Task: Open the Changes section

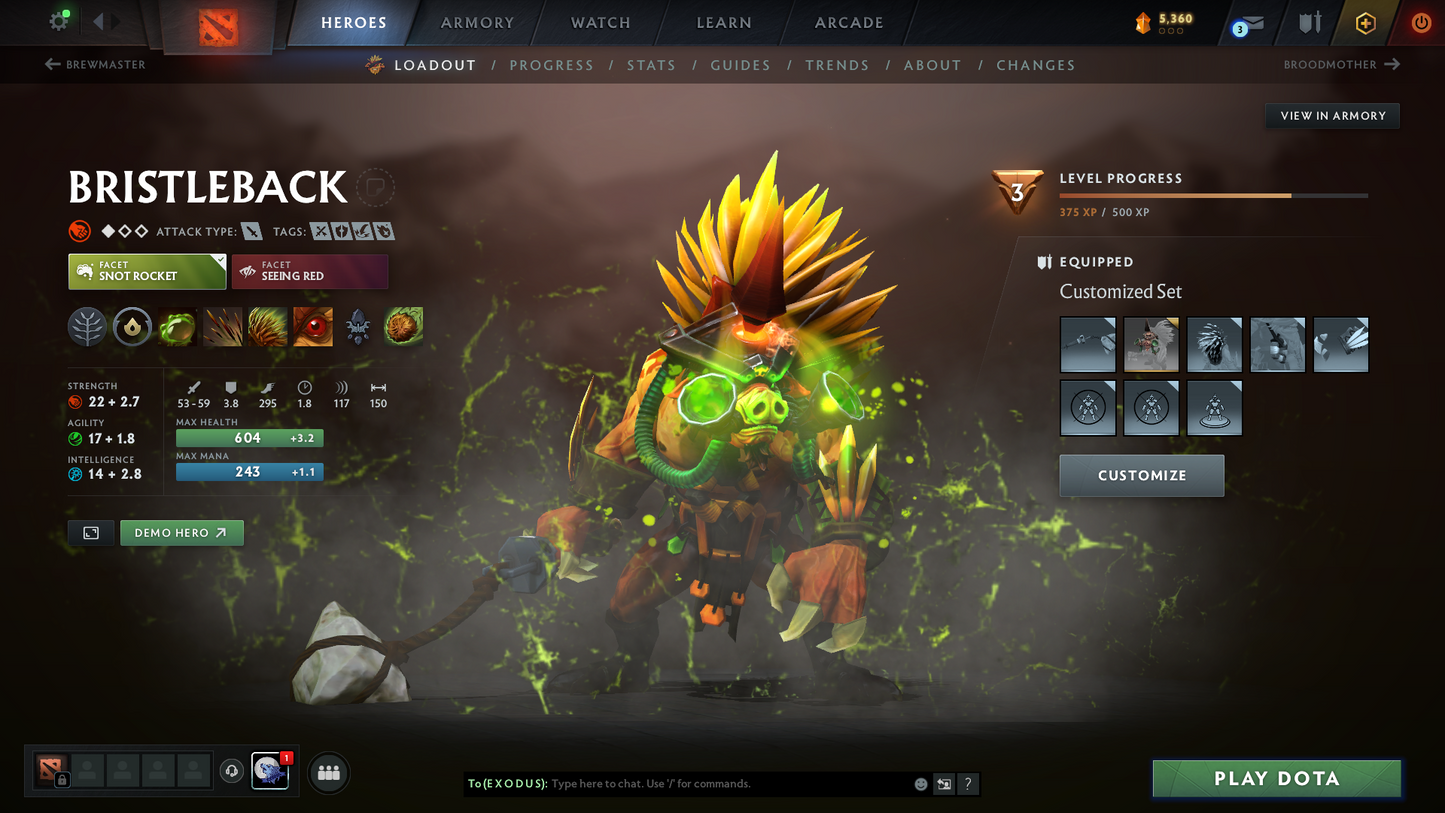Action: click(1035, 65)
